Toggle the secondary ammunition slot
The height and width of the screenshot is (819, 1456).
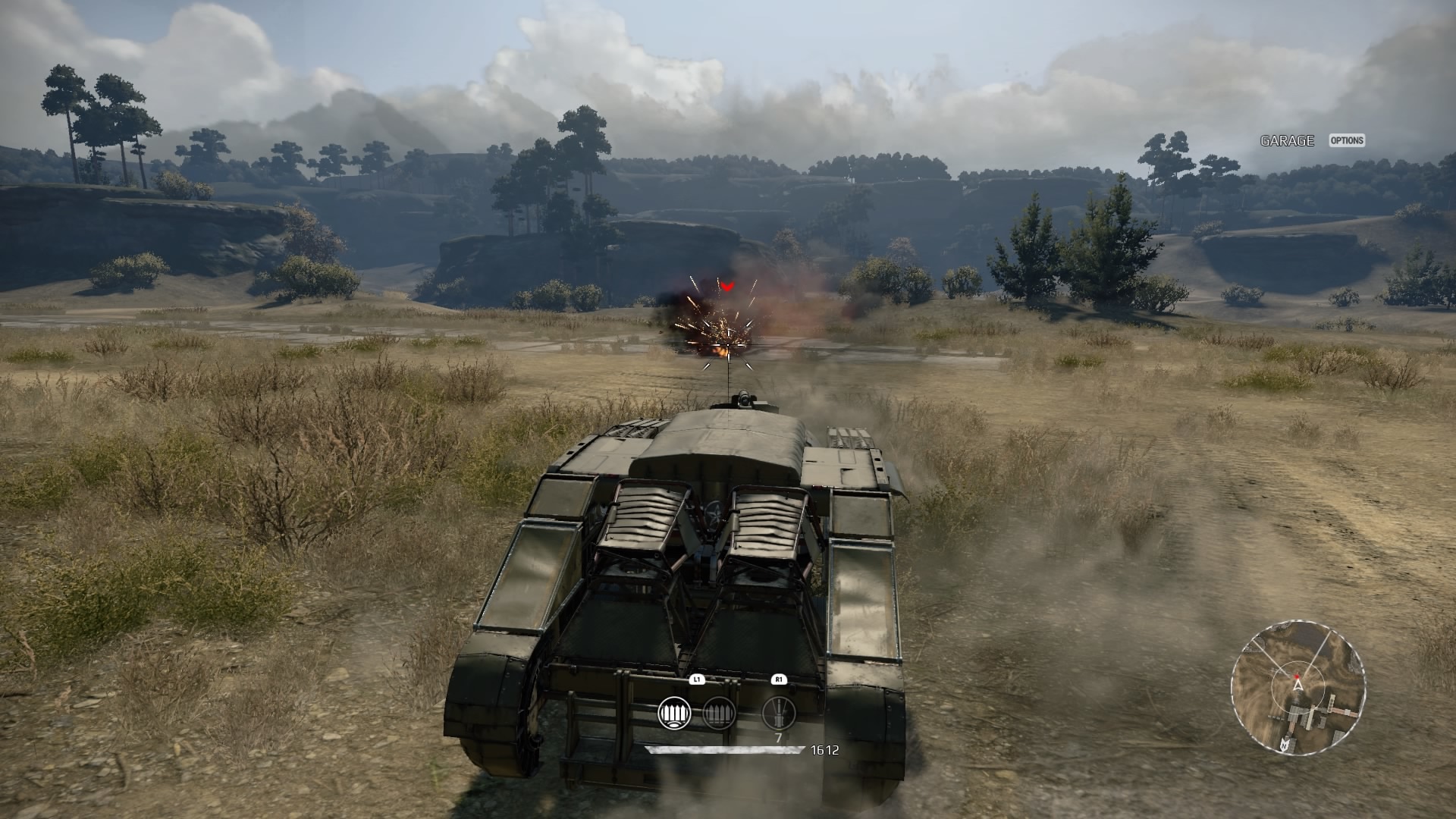719,713
